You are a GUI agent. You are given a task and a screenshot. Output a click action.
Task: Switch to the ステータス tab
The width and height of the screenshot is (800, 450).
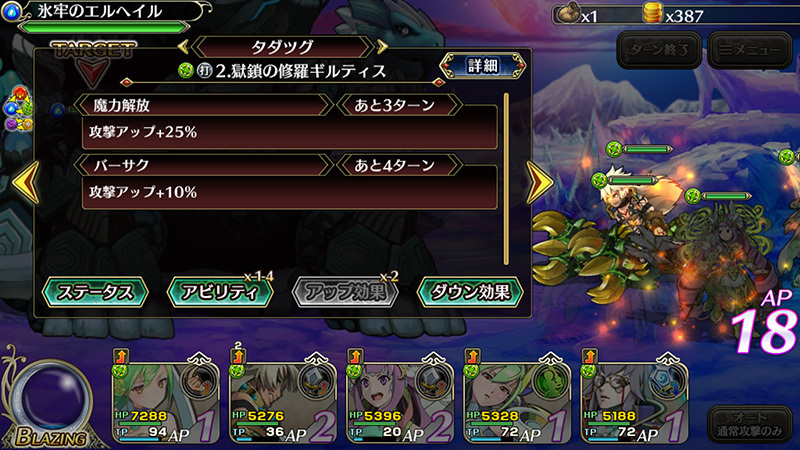(95, 292)
